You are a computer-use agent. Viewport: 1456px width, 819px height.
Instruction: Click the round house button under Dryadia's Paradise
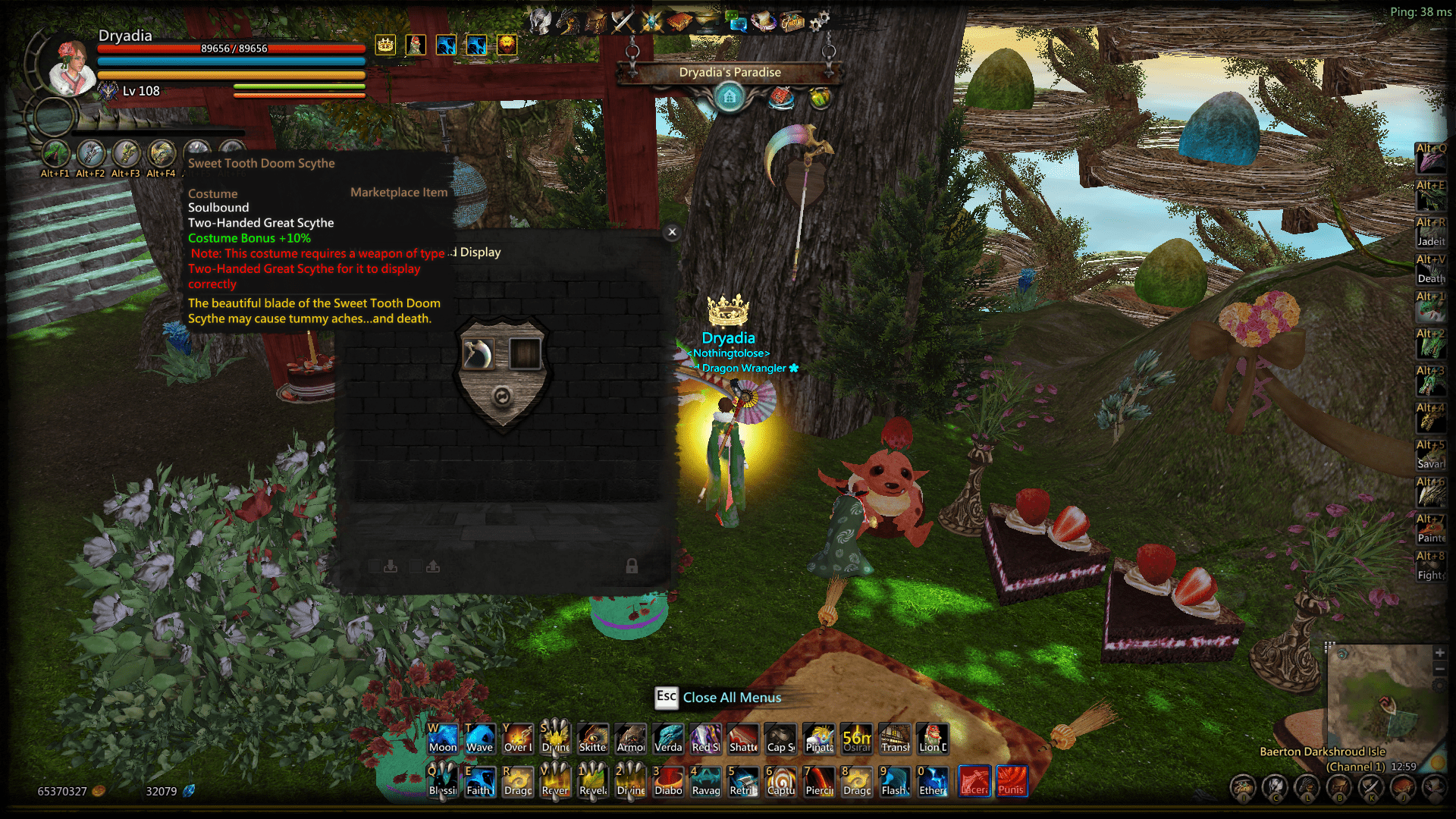[x=730, y=97]
